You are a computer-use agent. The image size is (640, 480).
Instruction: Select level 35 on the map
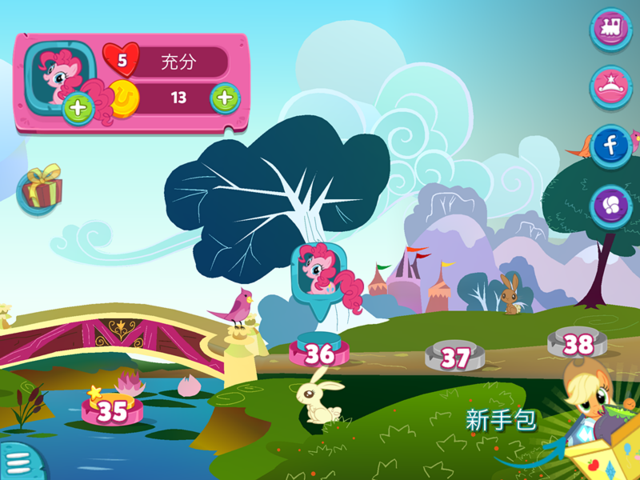pos(113,409)
